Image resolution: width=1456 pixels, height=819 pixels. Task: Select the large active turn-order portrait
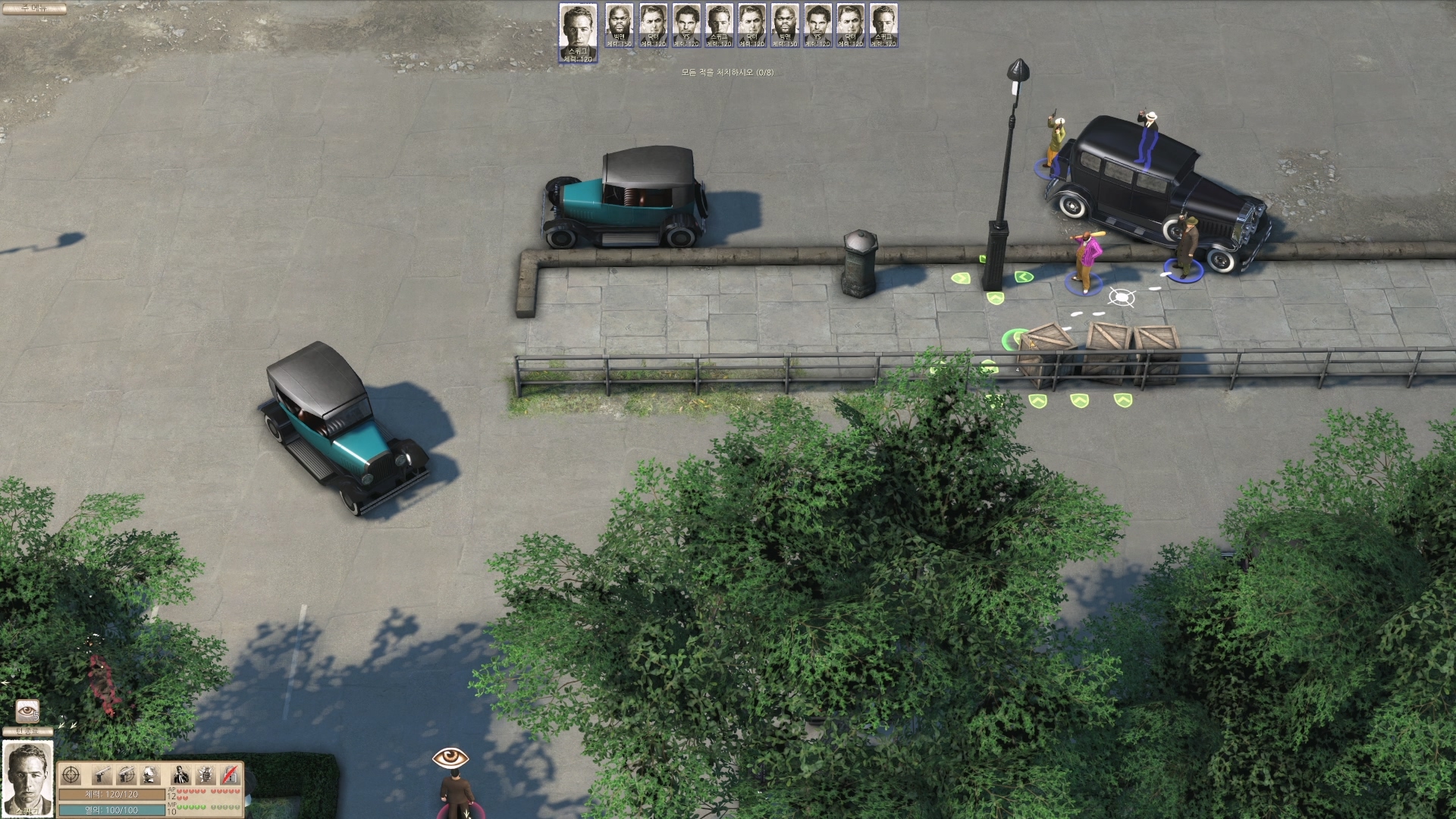pyautogui.click(x=578, y=32)
